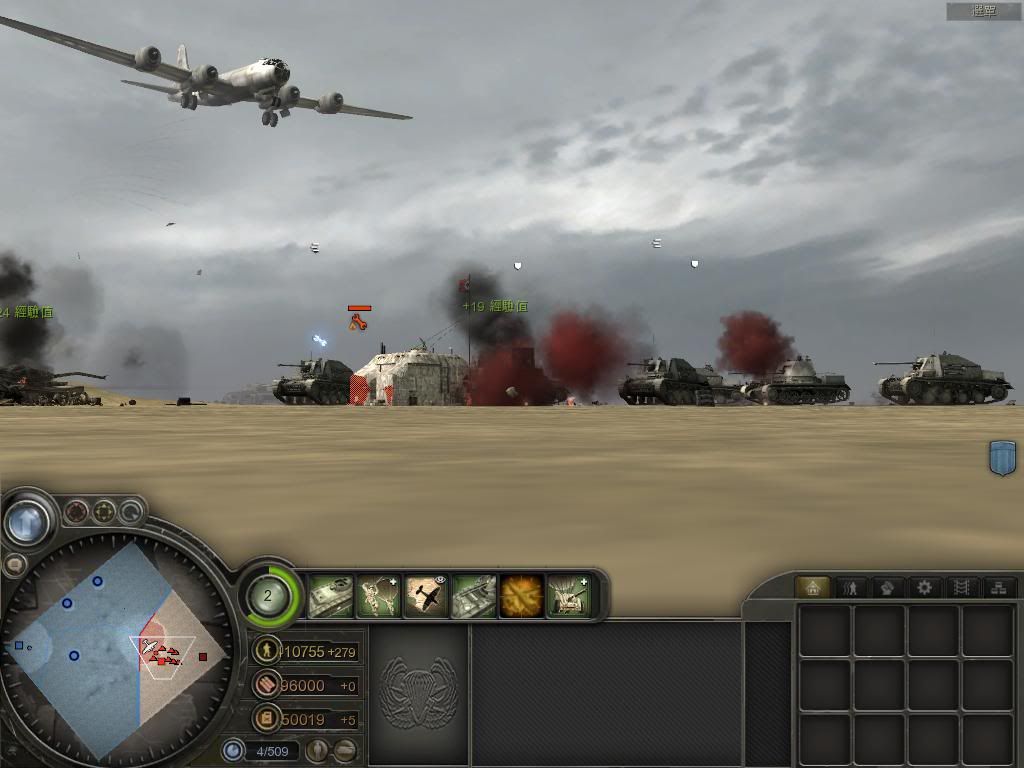Open the menu button in the top-right corner
The height and width of the screenshot is (768, 1024).
[984, 11]
